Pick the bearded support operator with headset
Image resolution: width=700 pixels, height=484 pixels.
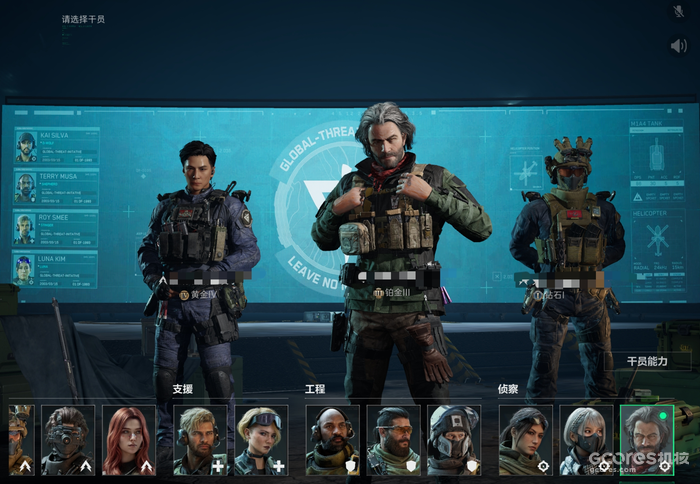200,439
